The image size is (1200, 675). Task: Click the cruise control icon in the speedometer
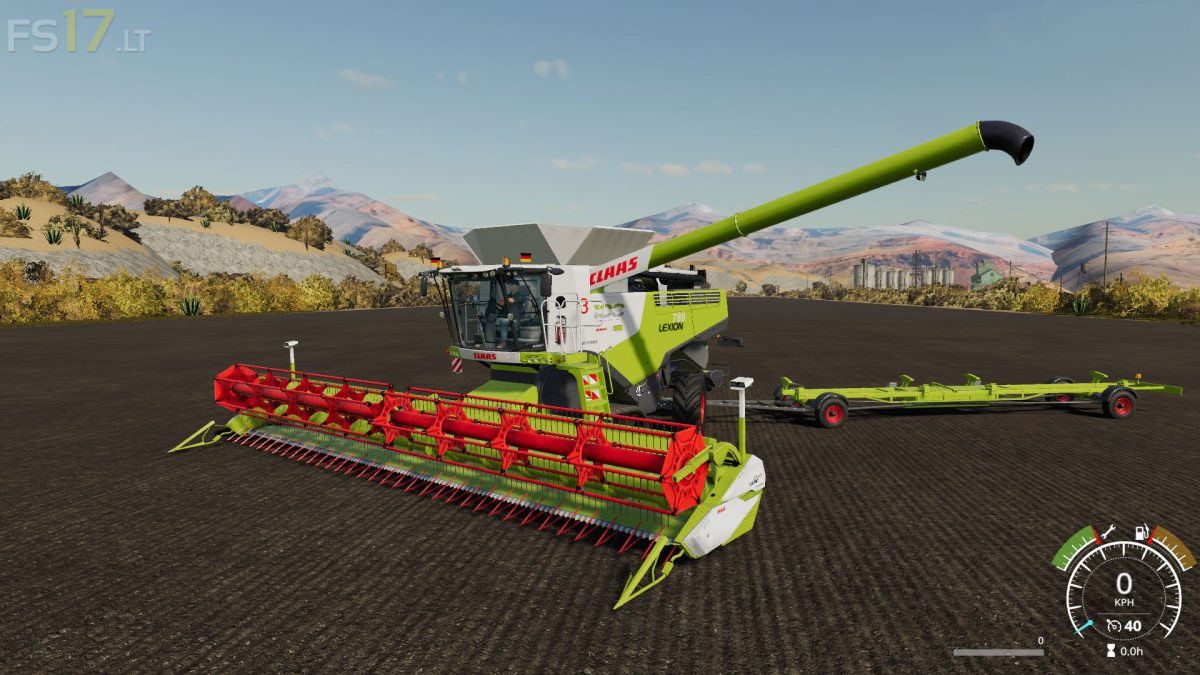tap(1113, 627)
